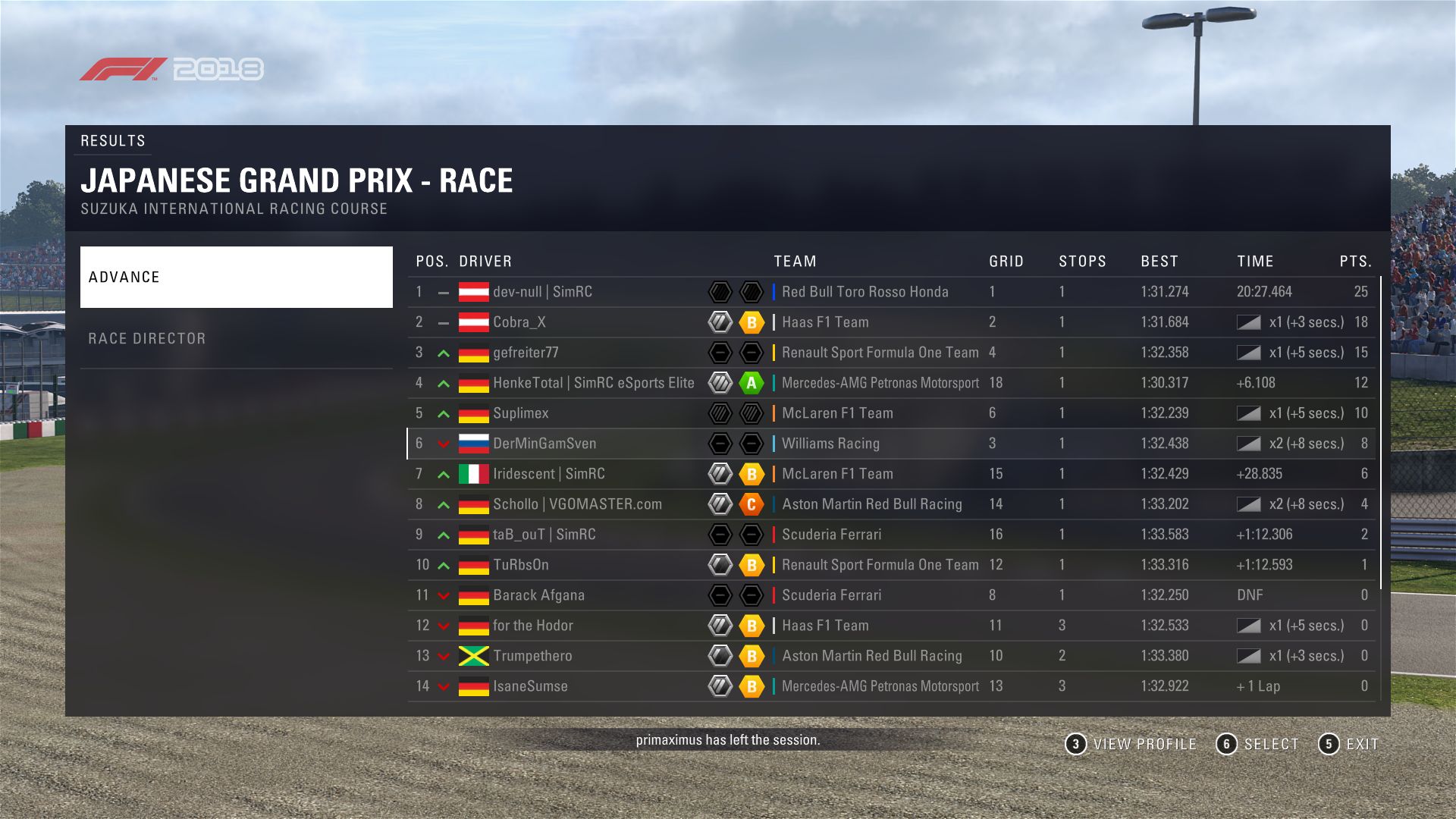Highlight taB_ouT | SimRC driver row
Screen dimensions: 1456x819
click(544, 535)
